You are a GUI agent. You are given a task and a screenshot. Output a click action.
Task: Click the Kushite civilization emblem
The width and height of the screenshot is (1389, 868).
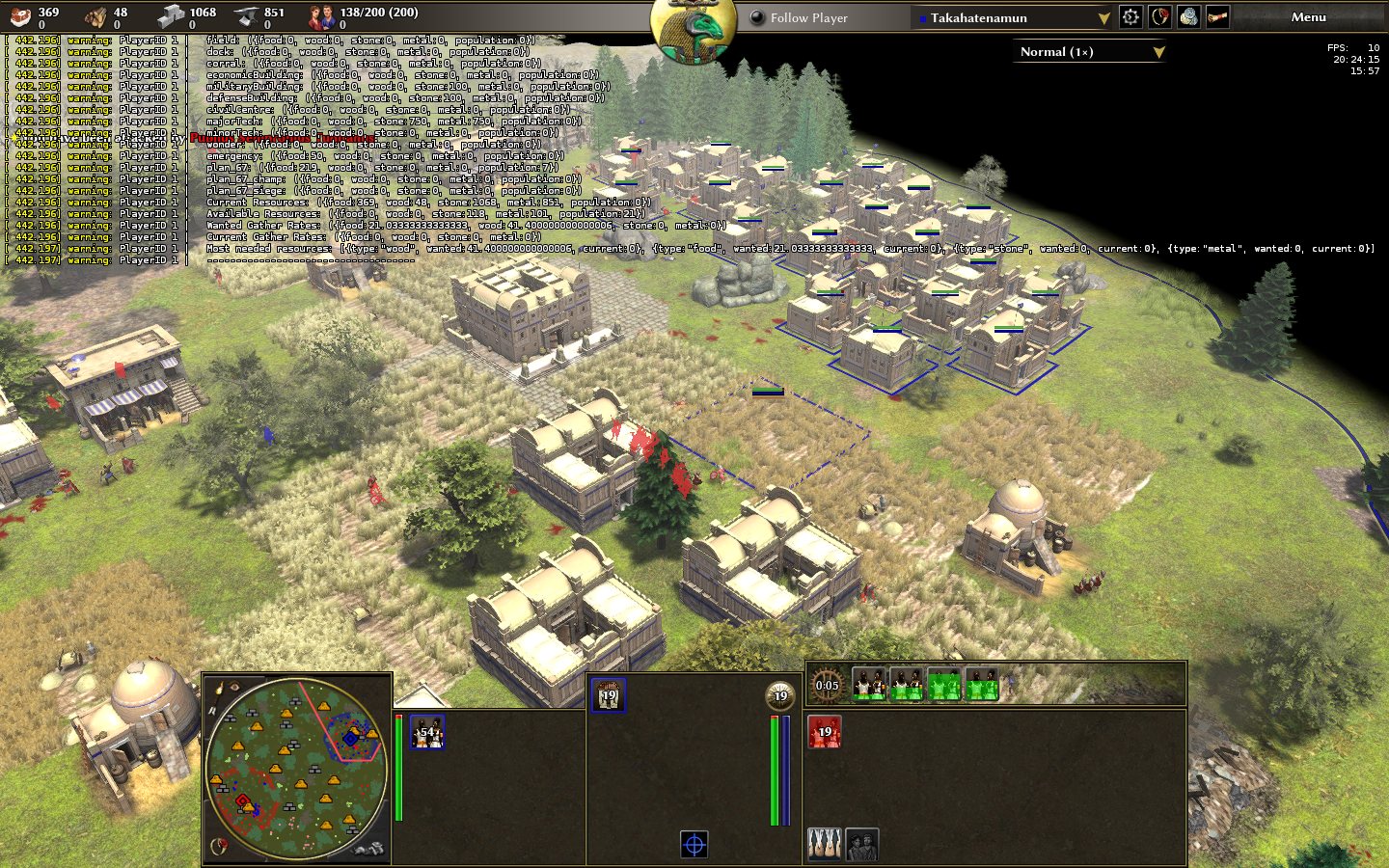click(x=694, y=29)
